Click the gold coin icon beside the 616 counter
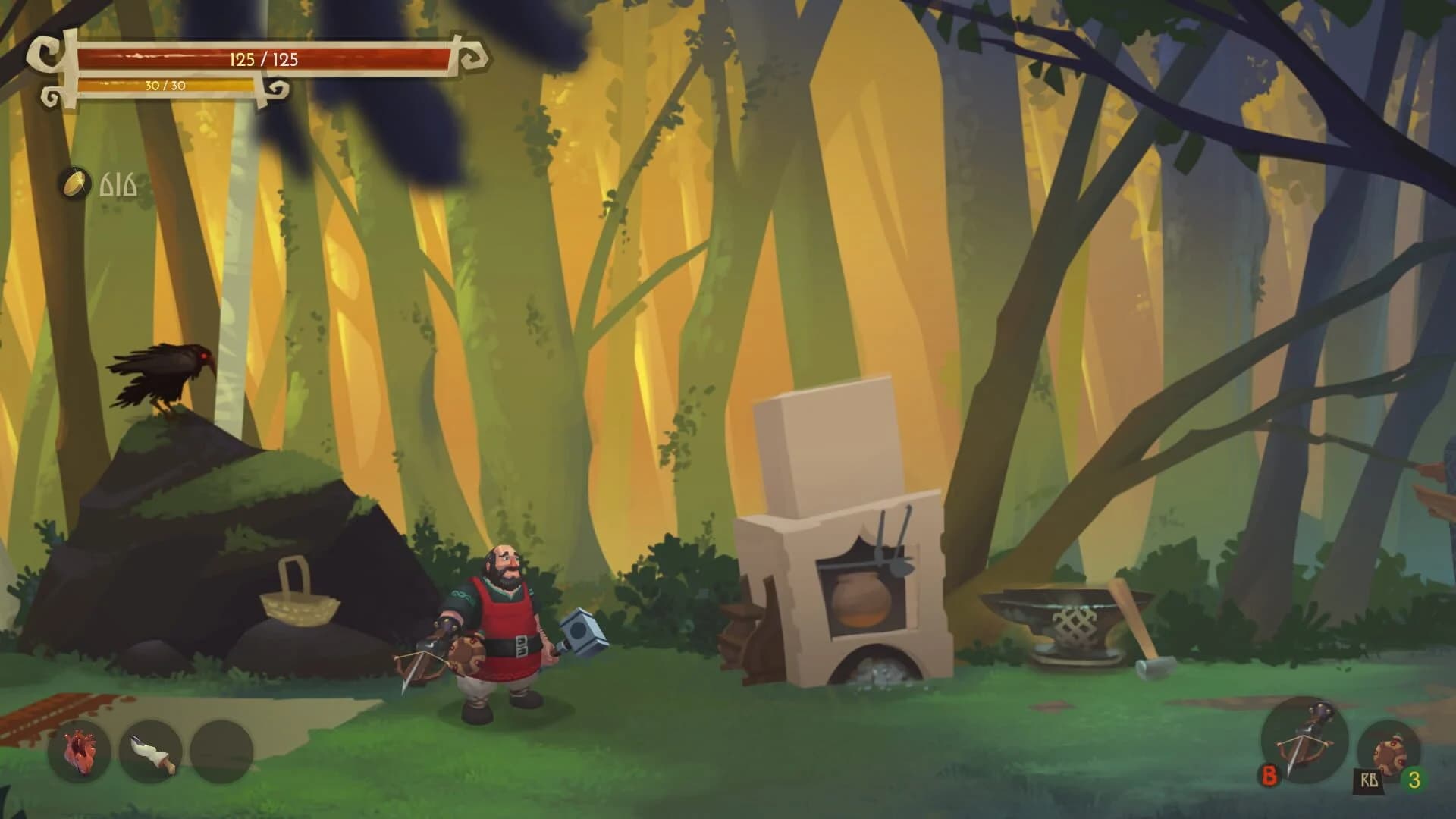This screenshot has width=1456, height=819. point(74,181)
